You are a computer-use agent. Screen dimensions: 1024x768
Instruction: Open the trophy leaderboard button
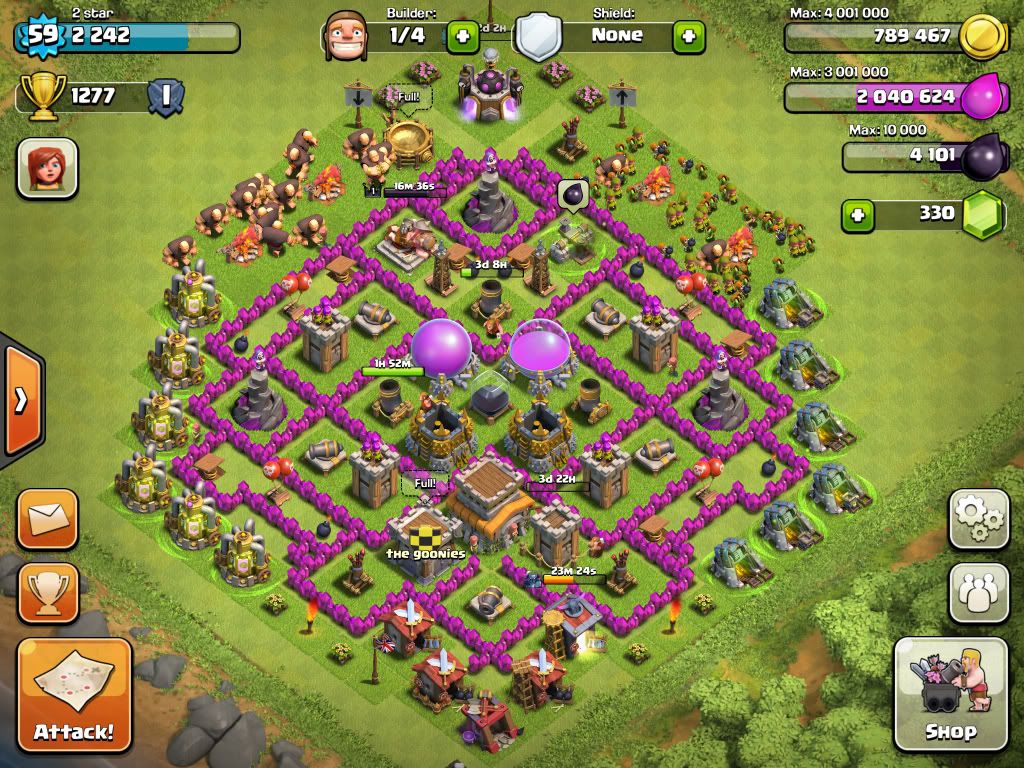(47, 592)
